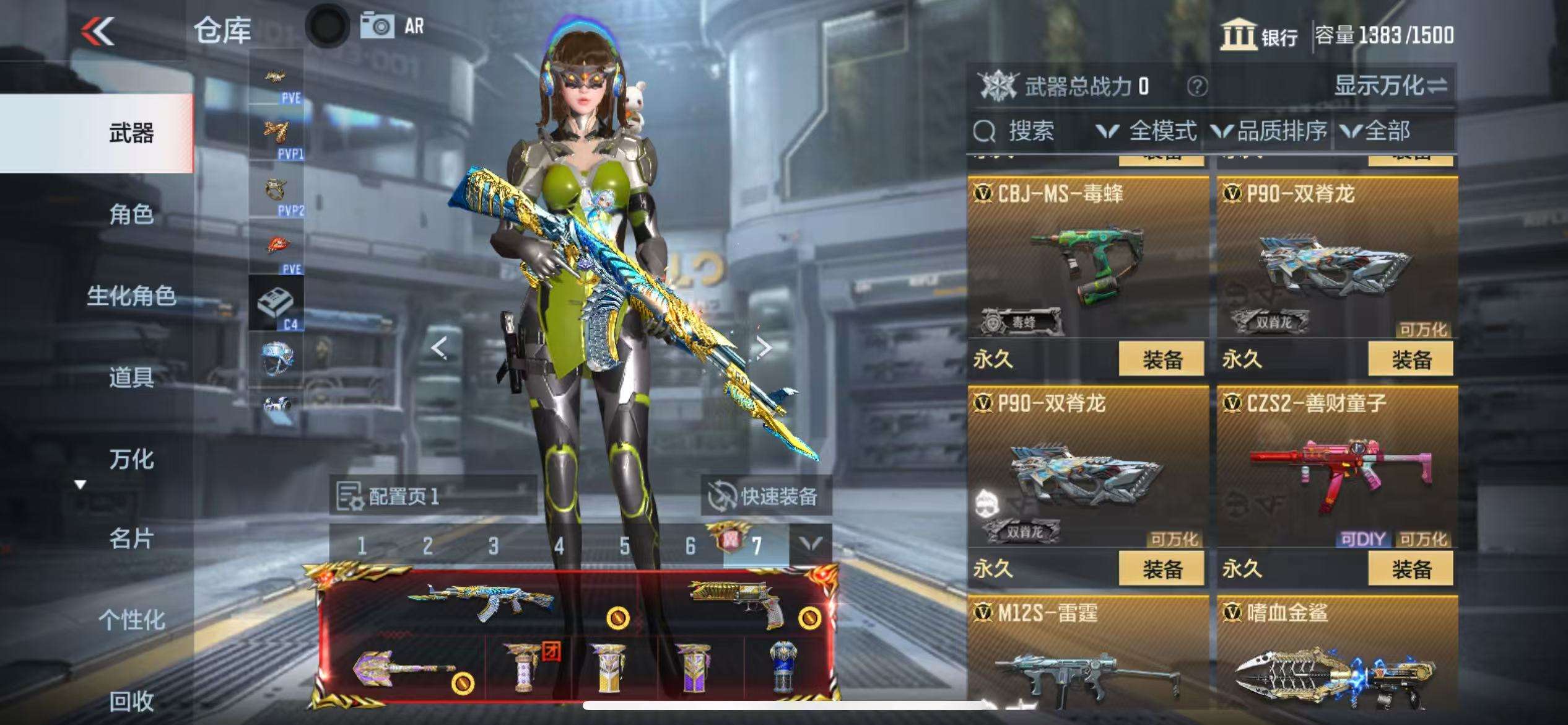Viewport: 1568px width, 725px height.
Task: Go back using the double-arrow button
Action: tap(98, 31)
